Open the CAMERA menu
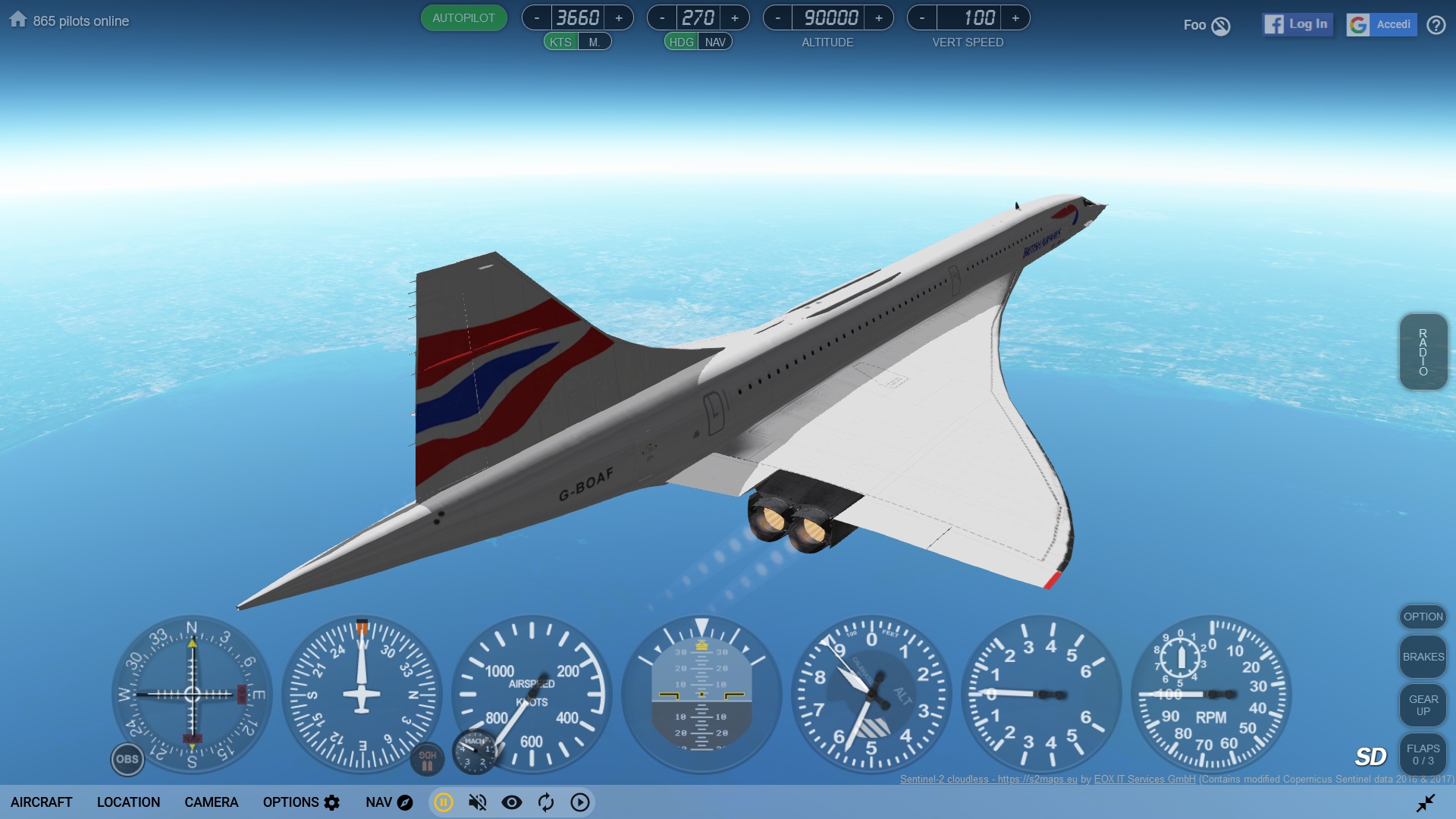The height and width of the screenshot is (819, 1456). click(211, 802)
